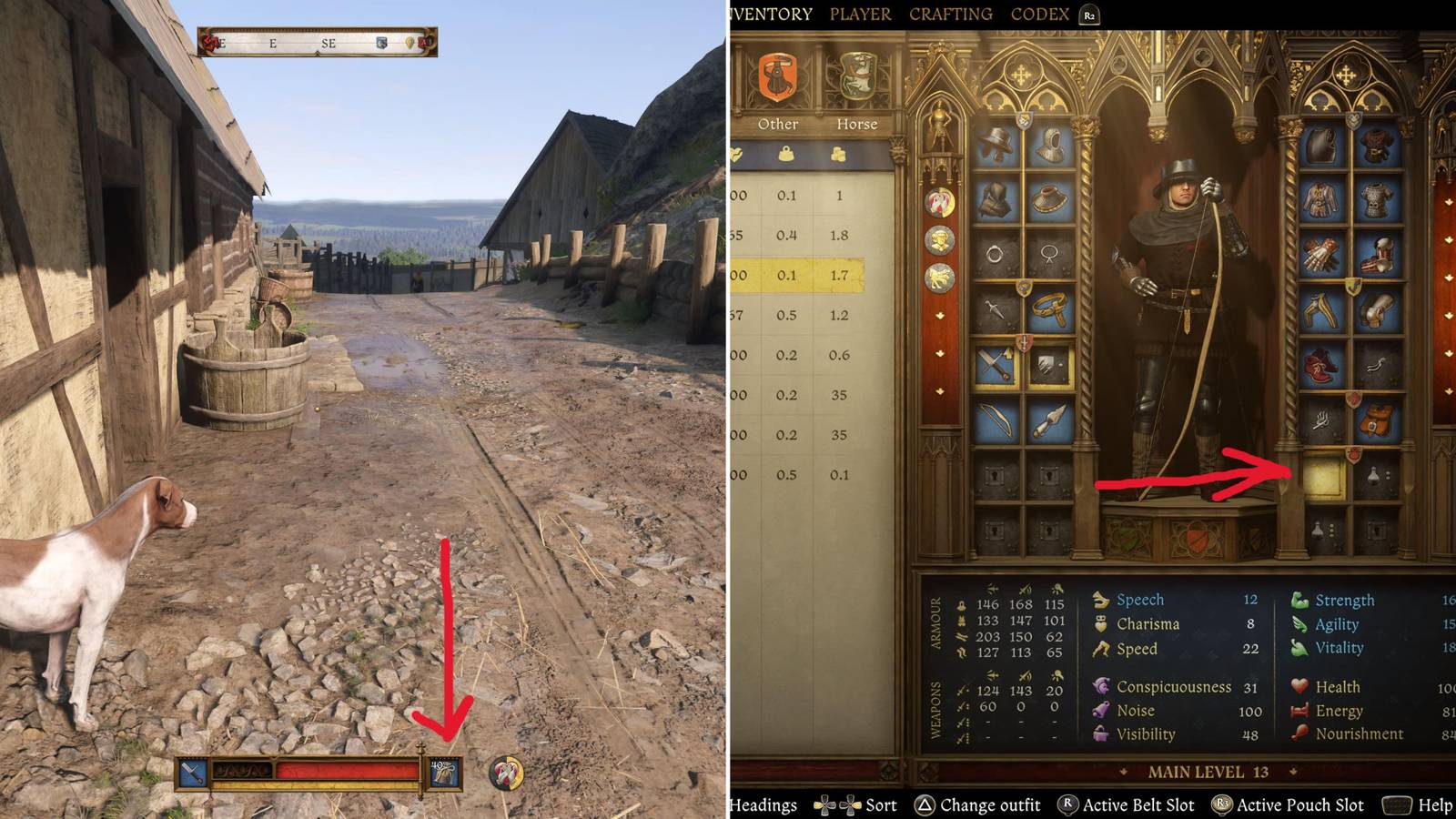Click the left arrow beside MAIN LEVEL 13
The width and height of the screenshot is (1456, 819).
pyautogui.click(x=1123, y=773)
